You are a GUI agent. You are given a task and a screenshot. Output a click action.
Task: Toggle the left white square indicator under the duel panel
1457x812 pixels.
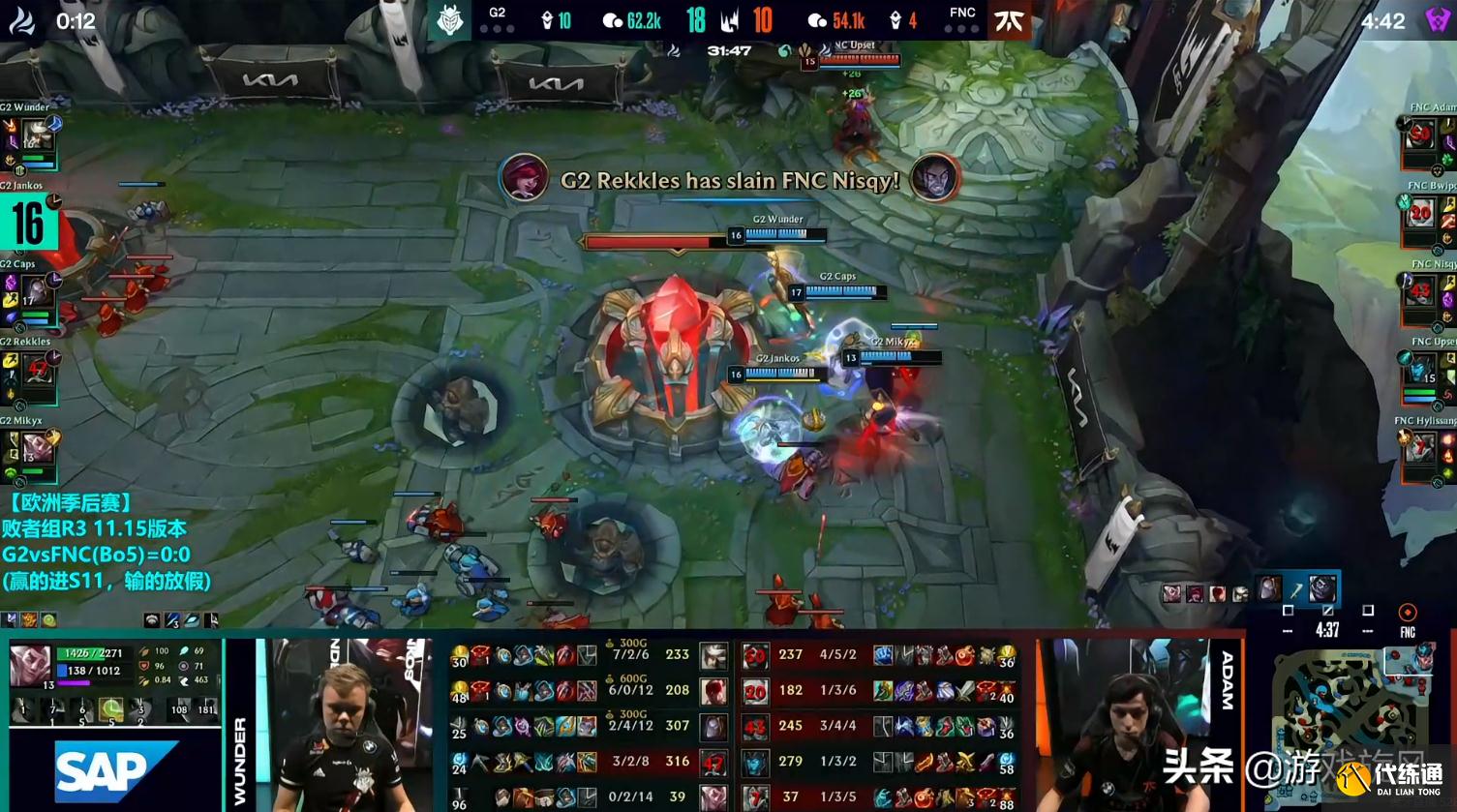(x=1288, y=610)
